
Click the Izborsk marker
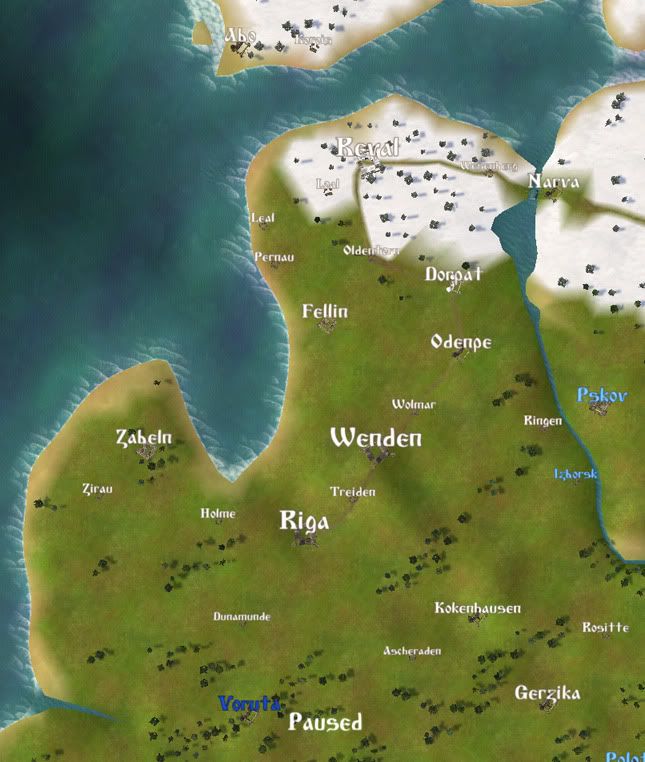(x=576, y=474)
